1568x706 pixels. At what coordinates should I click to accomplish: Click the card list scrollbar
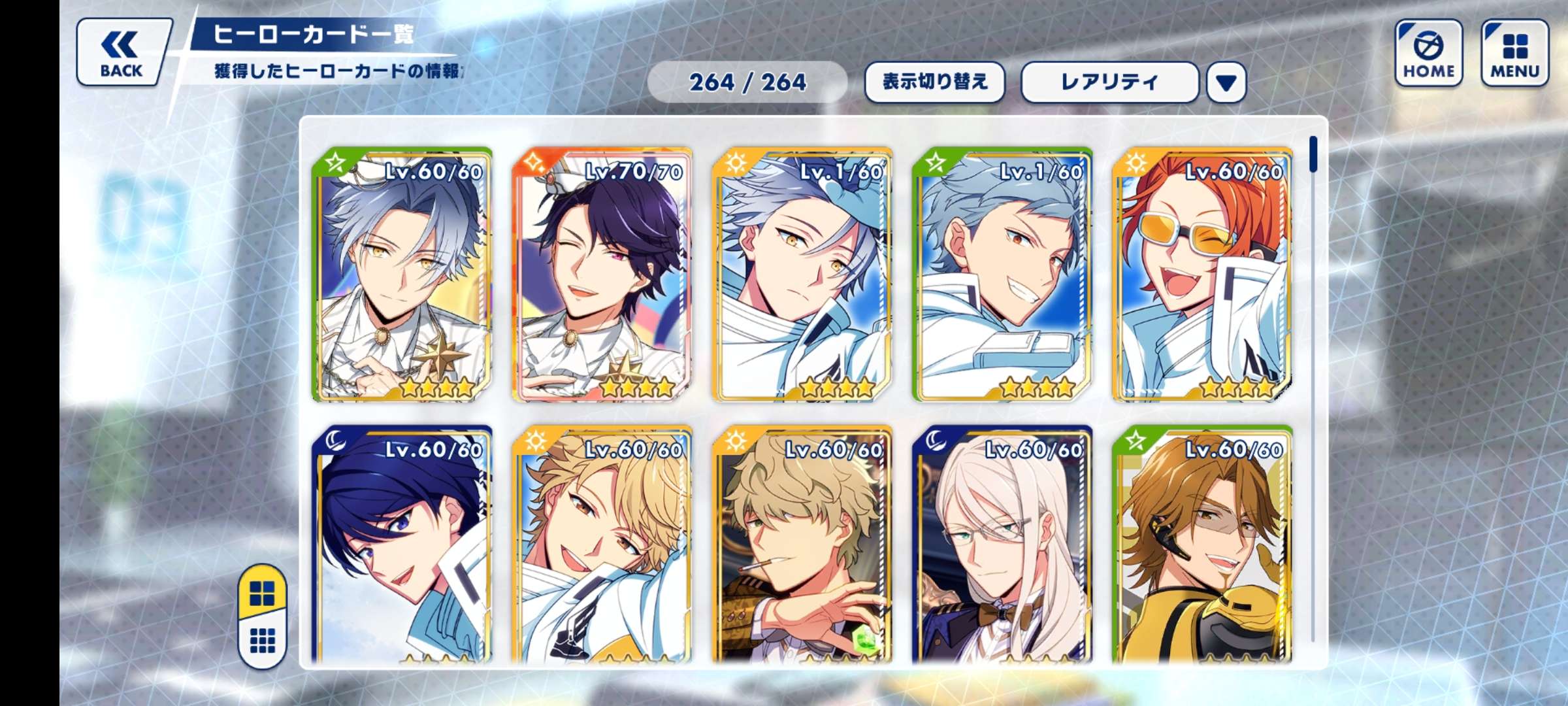tap(1313, 154)
